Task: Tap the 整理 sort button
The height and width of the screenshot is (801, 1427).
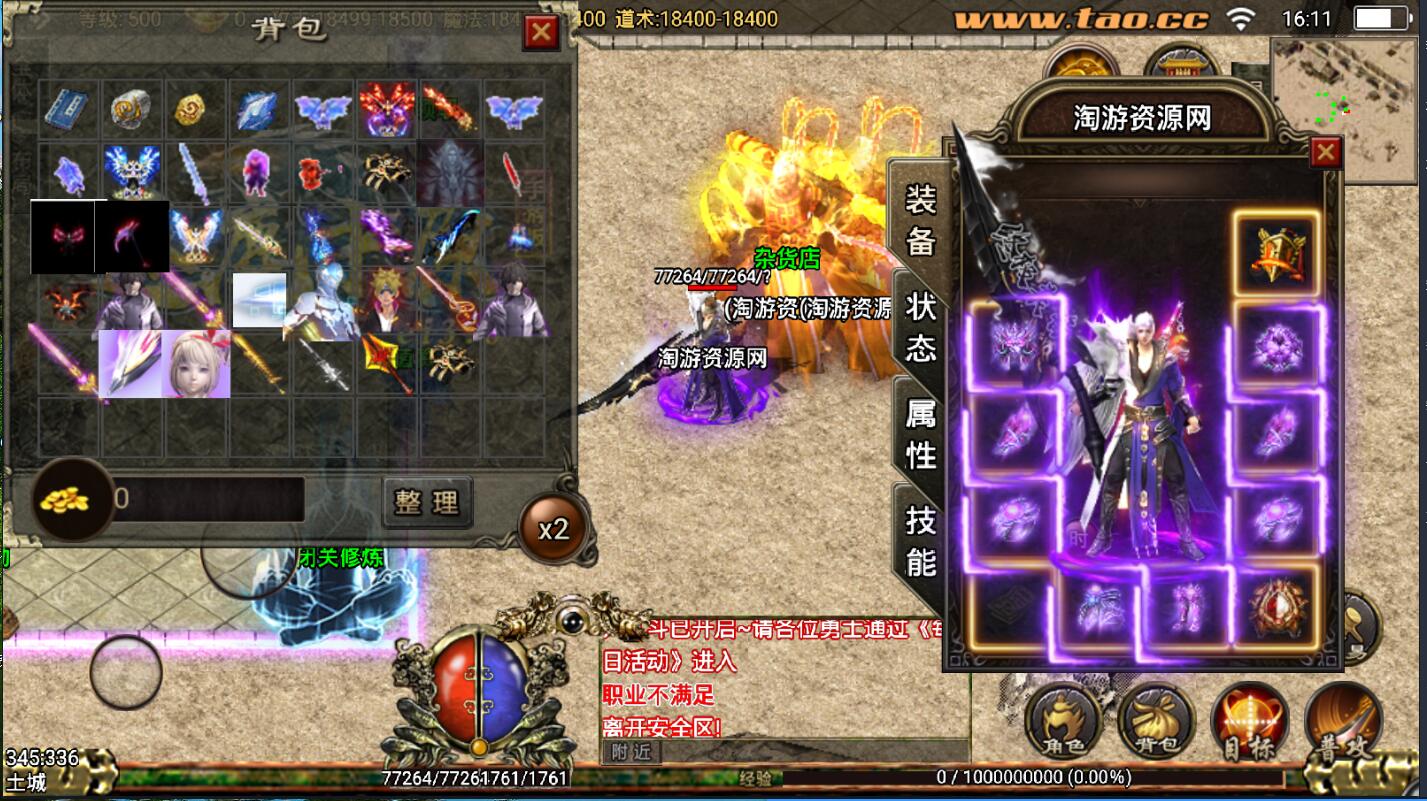Action: tap(427, 501)
